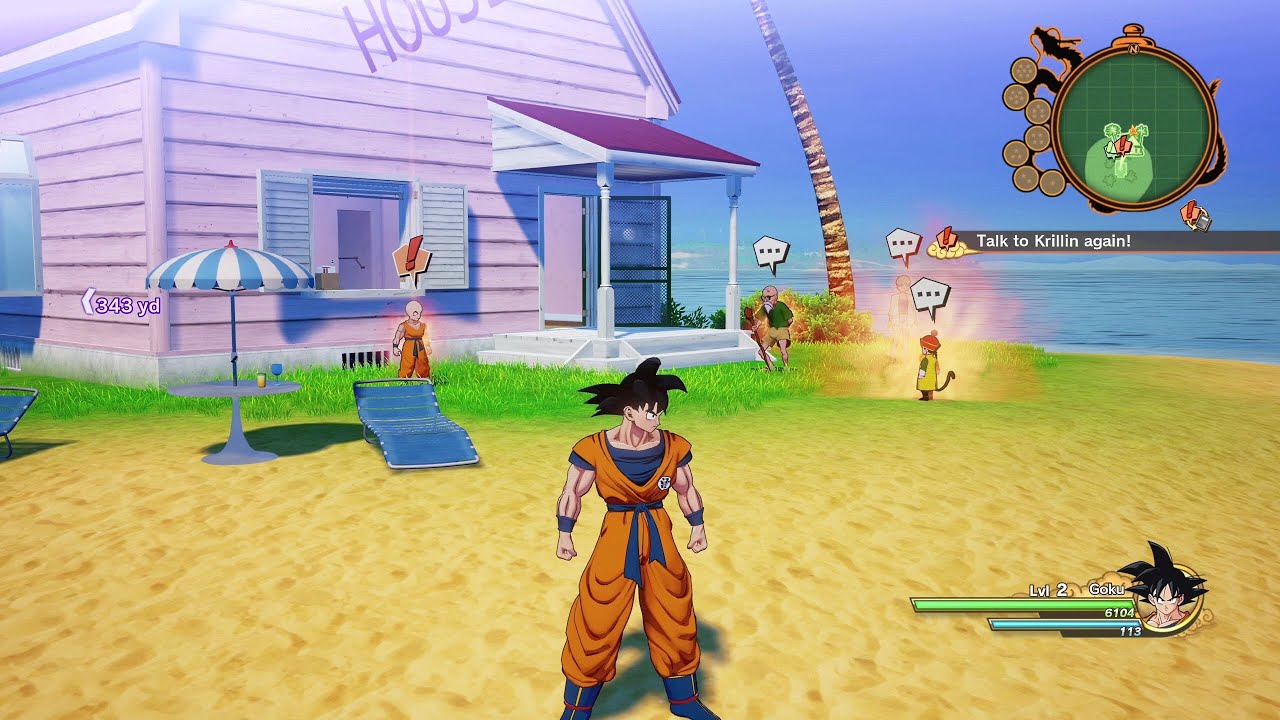Select the quest marker icon on the minimap
Viewport: 1280px width, 720px height.
pos(1122,145)
